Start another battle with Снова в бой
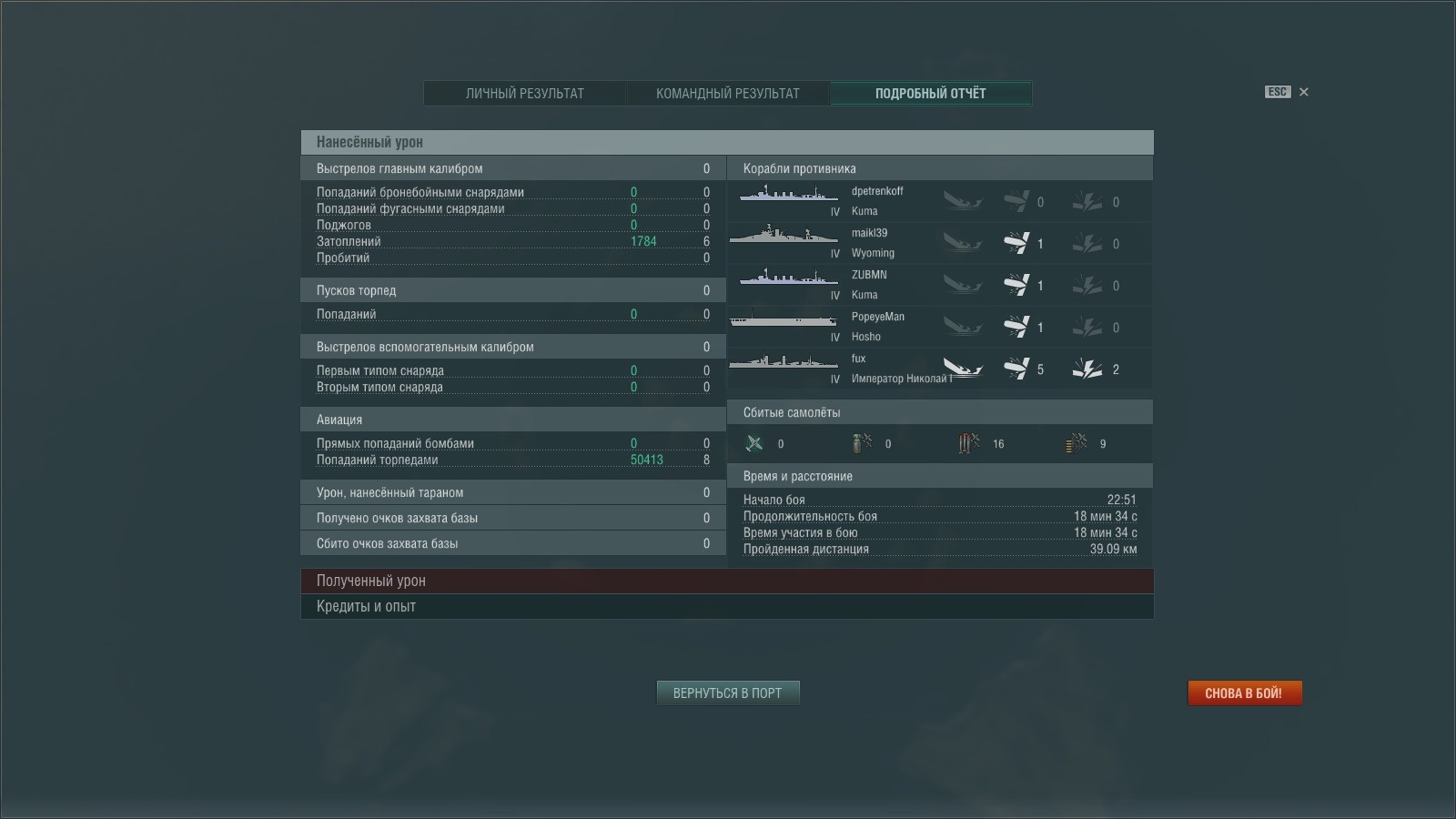Viewport: 1456px width, 819px height. 1244,693
